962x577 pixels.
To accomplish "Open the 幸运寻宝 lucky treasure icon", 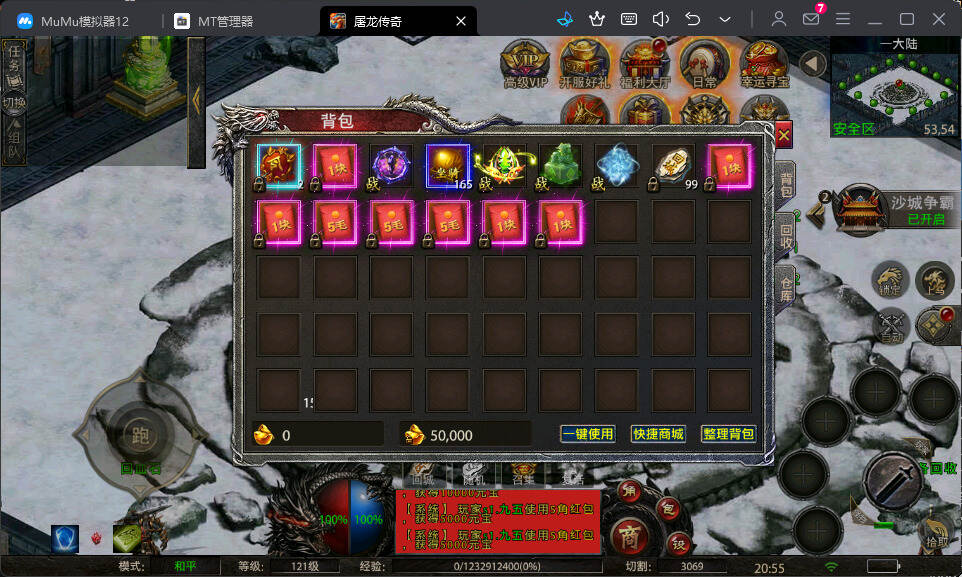I will tap(764, 65).
